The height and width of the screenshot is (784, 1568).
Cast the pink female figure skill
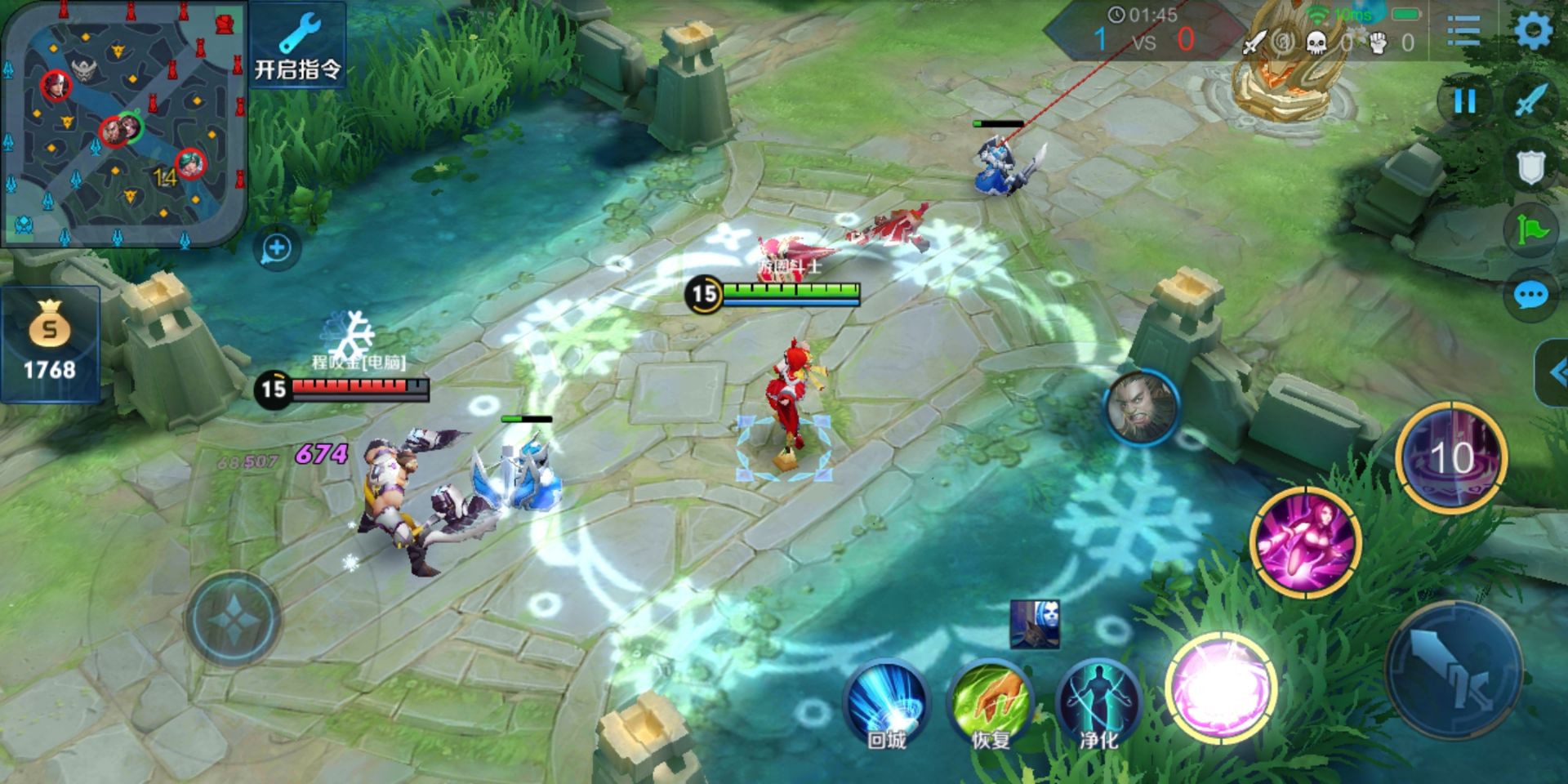pyautogui.click(x=1305, y=541)
